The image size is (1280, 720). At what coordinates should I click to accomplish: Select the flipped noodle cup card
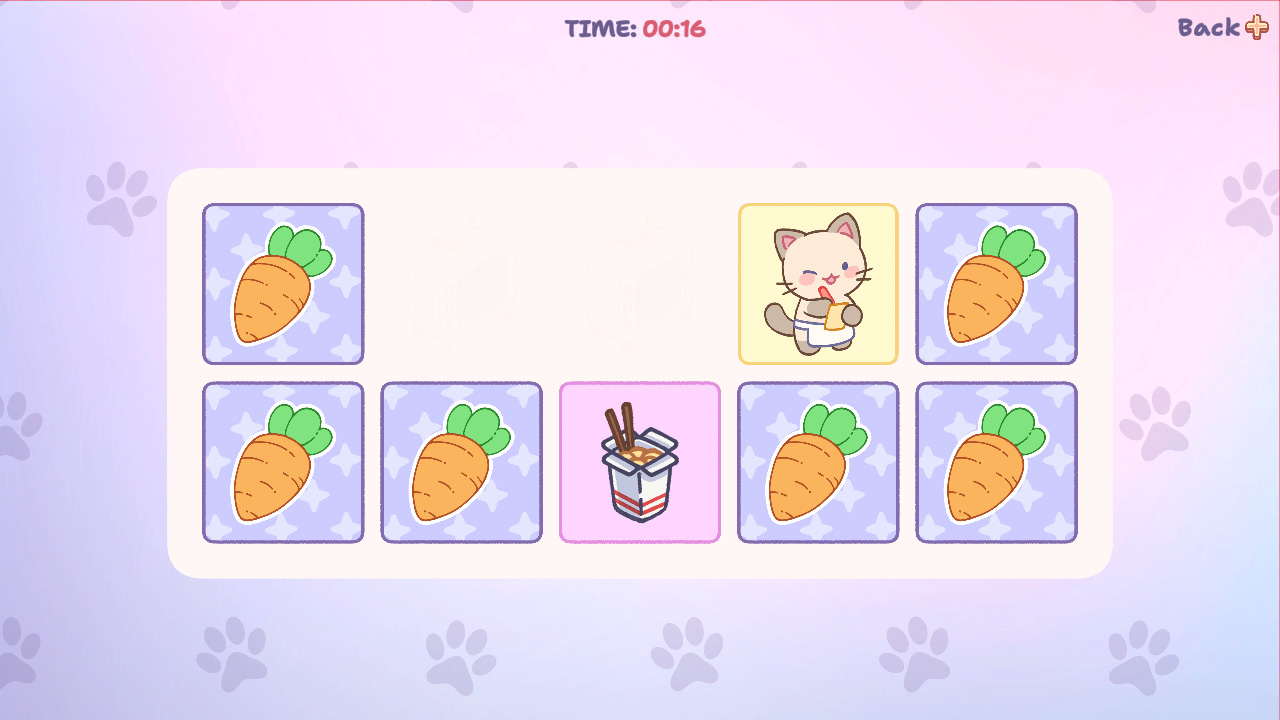pos(639,462)
